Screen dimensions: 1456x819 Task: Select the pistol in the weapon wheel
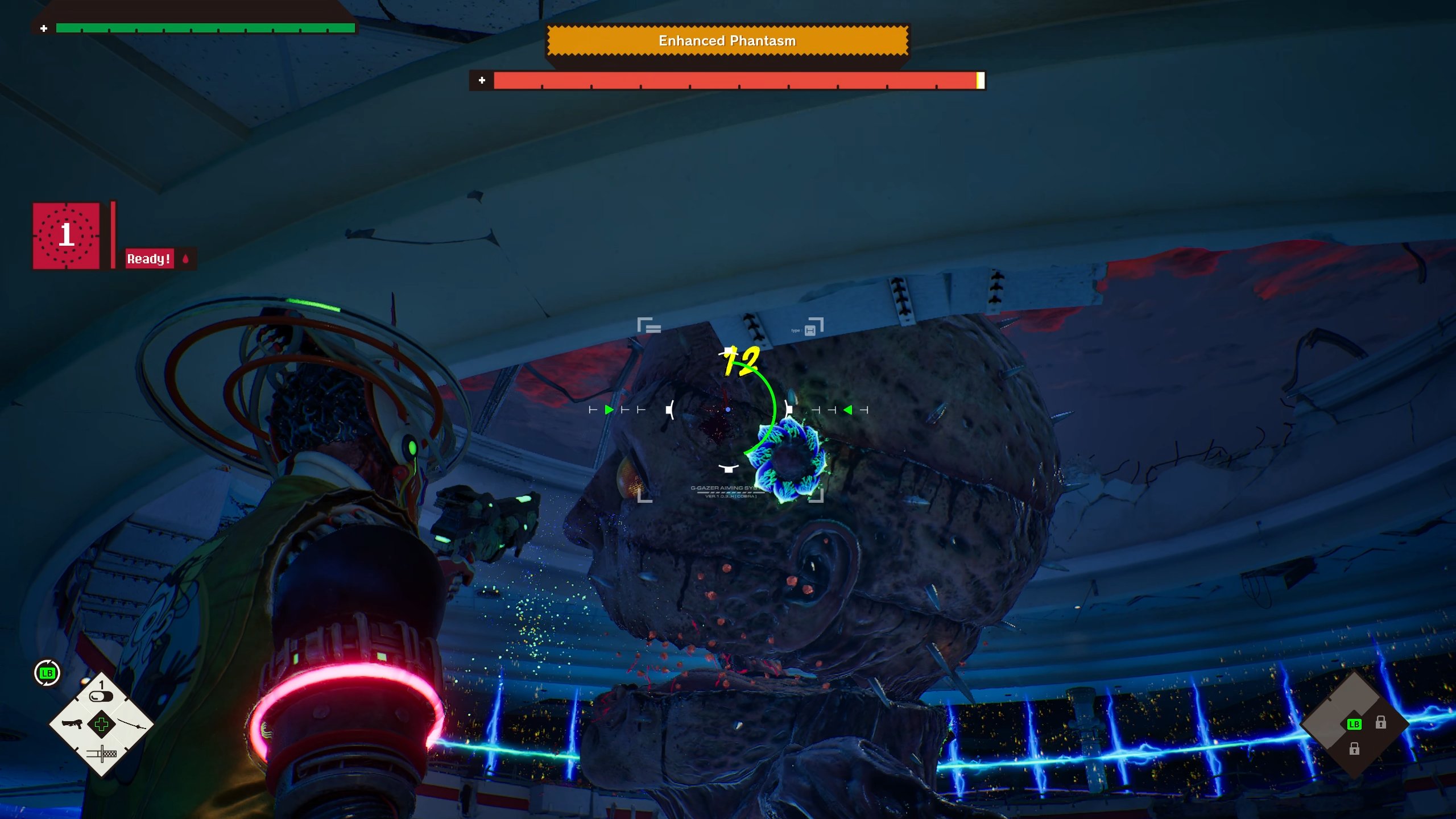pos(72,724)
